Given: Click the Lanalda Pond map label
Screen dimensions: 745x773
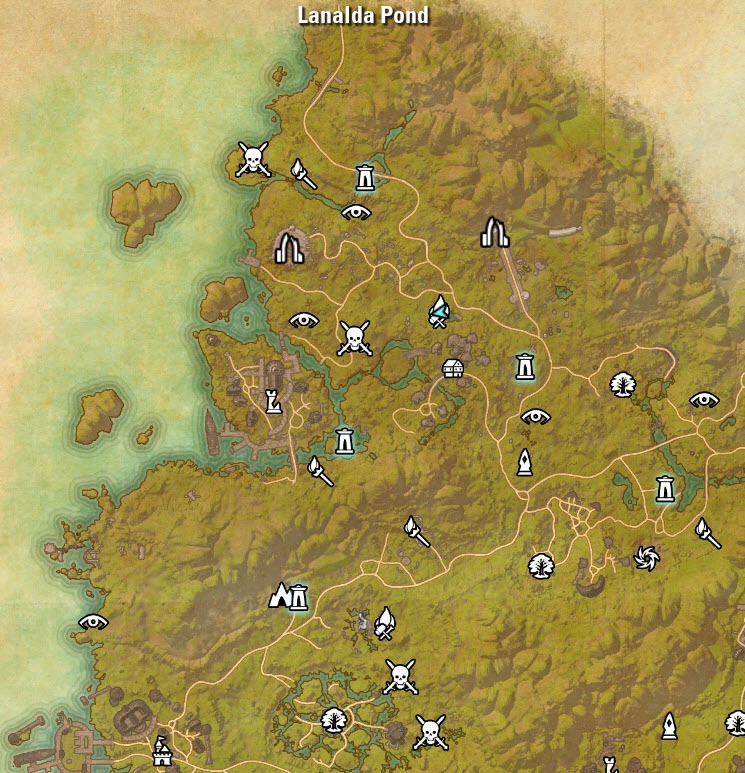Looking at the screenshot, I should click(x=364, y=16).
